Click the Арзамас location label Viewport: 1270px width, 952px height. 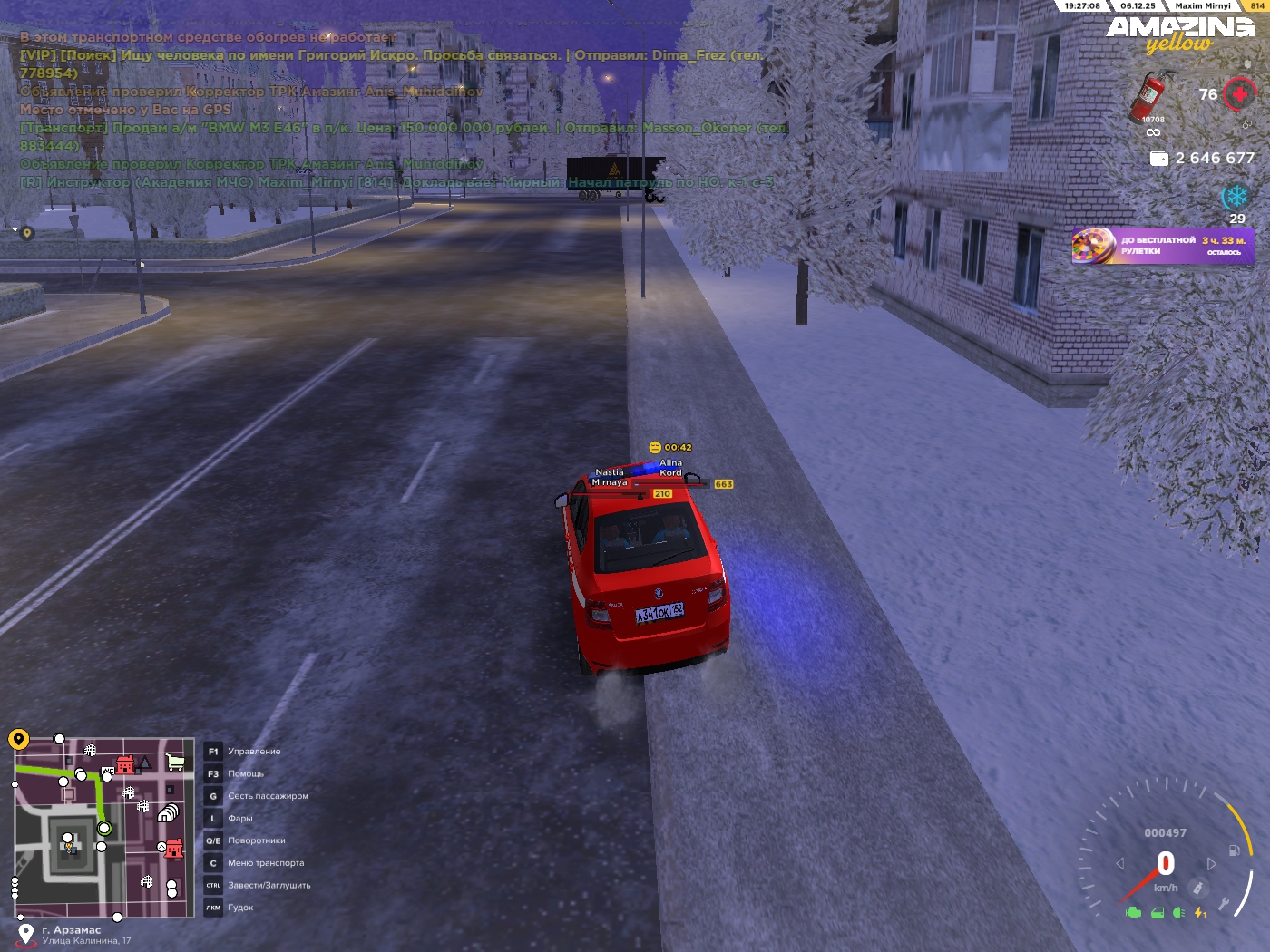click(x=72, y=930)
